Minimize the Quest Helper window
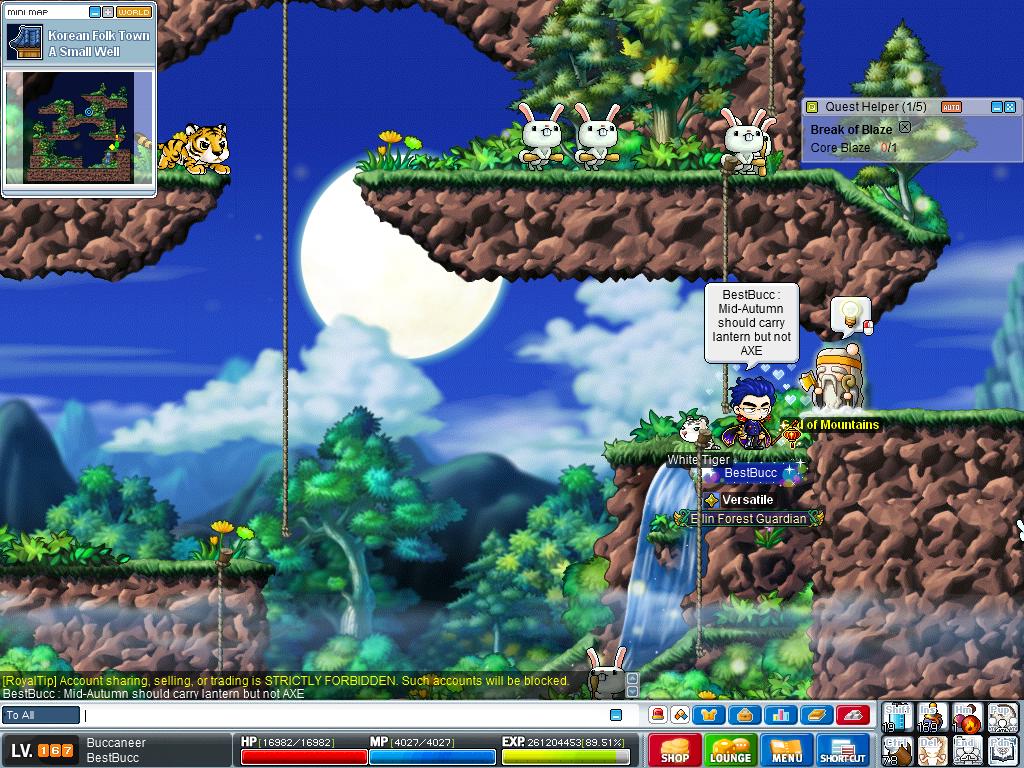This screenshot has height=768, width=1024. (x=996, y=107)
